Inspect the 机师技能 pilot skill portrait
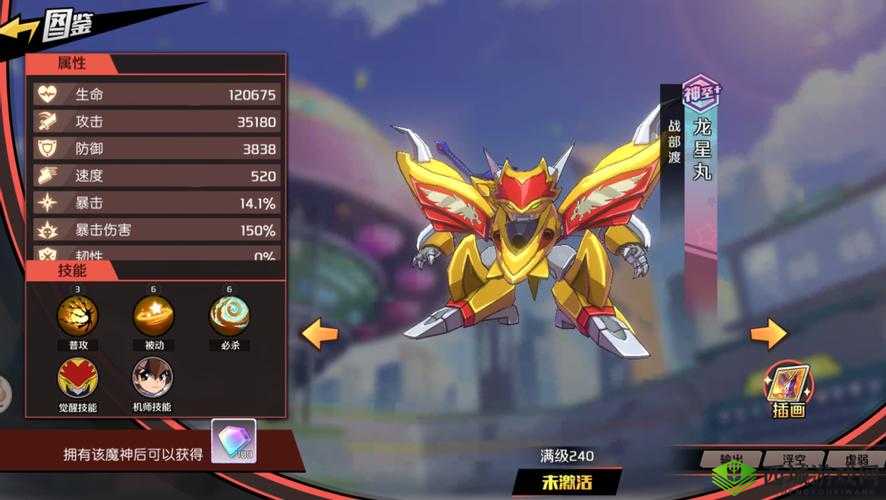The image size is (886, 500). coord(153,378)
